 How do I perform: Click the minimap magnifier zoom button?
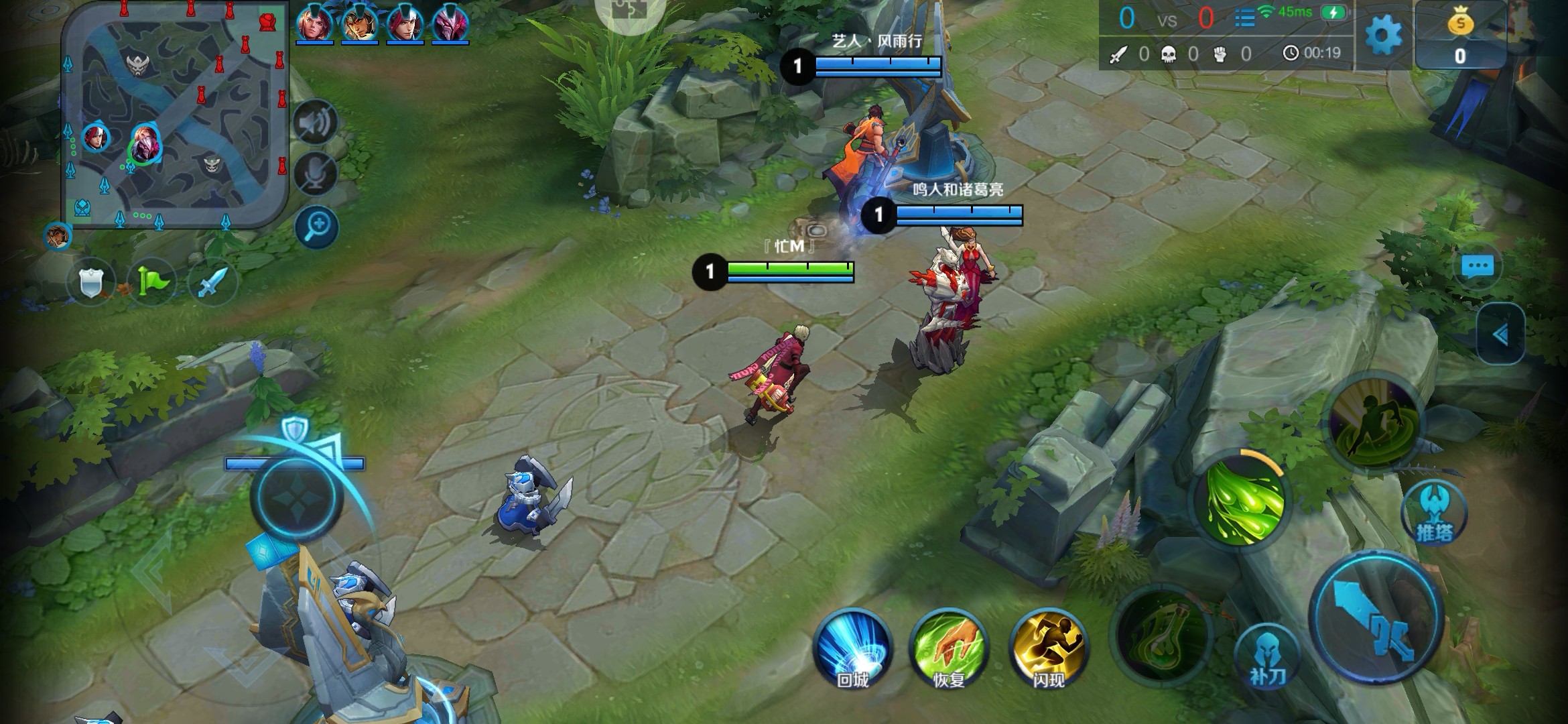(x=317, y=227)
